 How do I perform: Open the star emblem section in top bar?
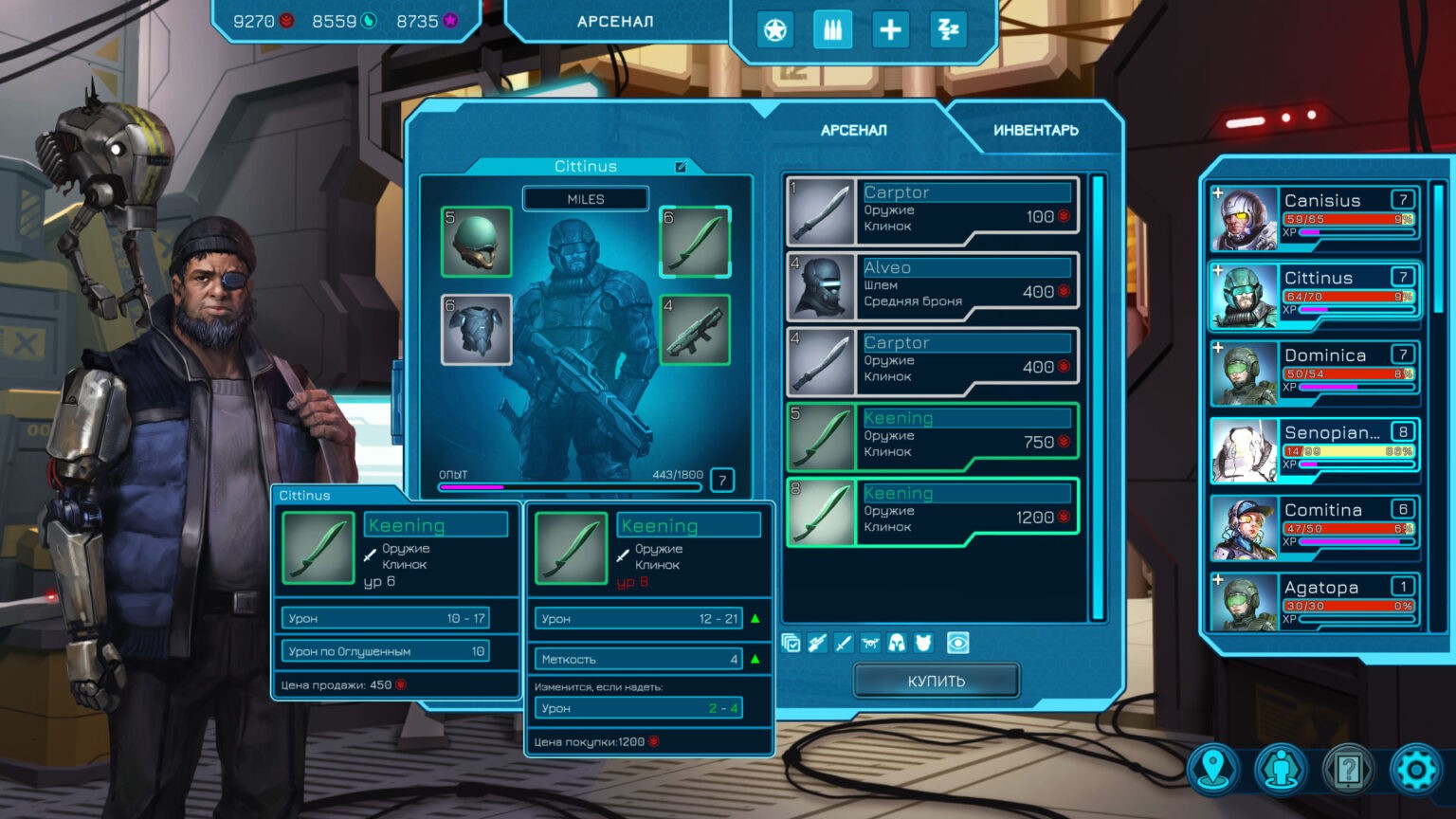pyautogui.click(x=775, y=30)
